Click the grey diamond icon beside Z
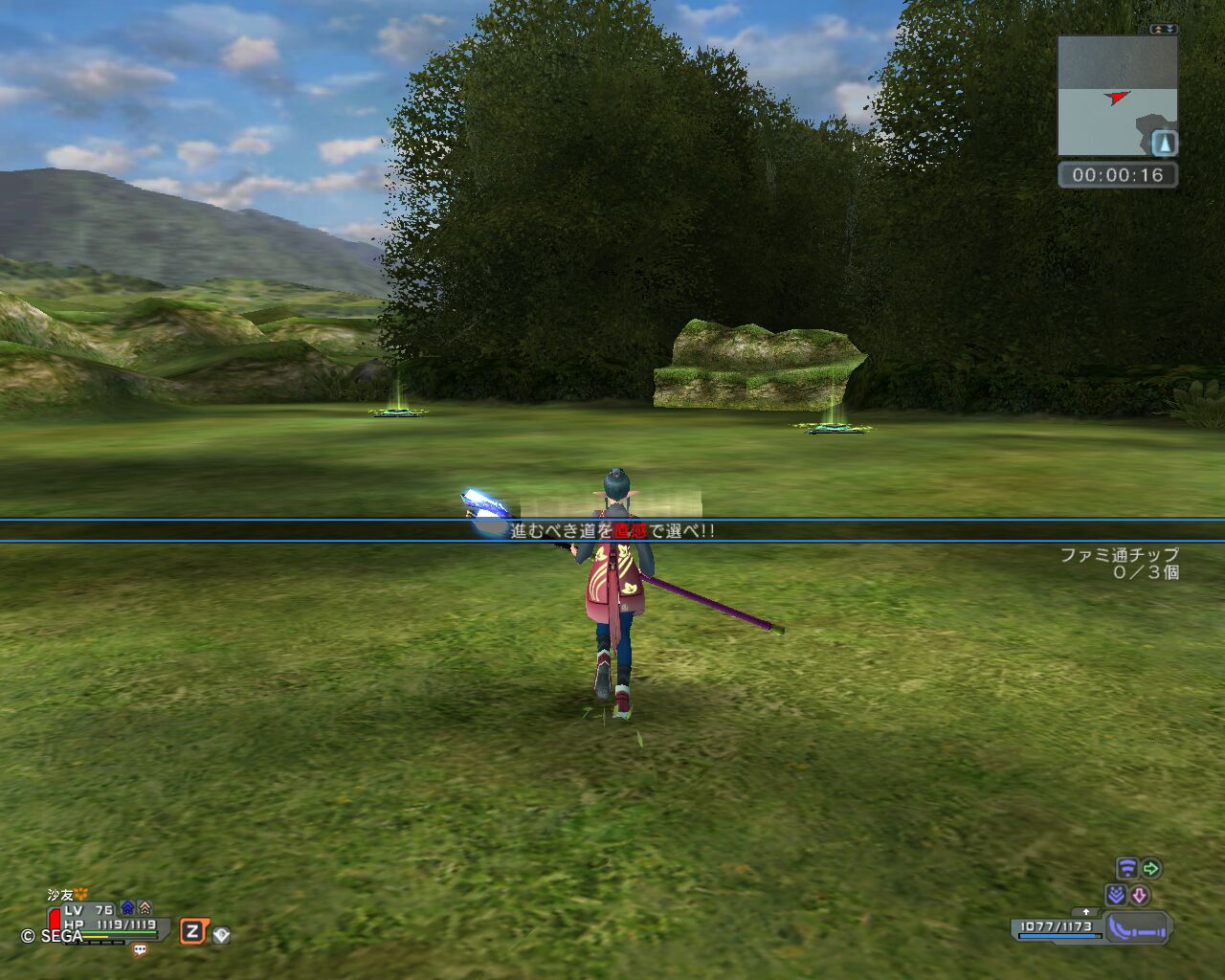The height and width of the screenshot is (980, 1225). 221,935
